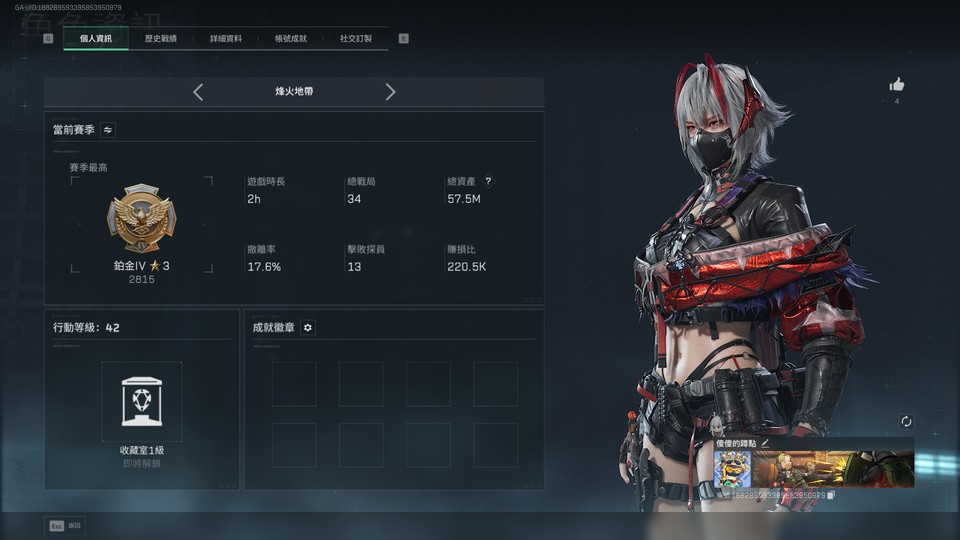This screenshot has width=960, height=540.
Task: Click the namecard banner artwork
Action: (x=832, y=469)
